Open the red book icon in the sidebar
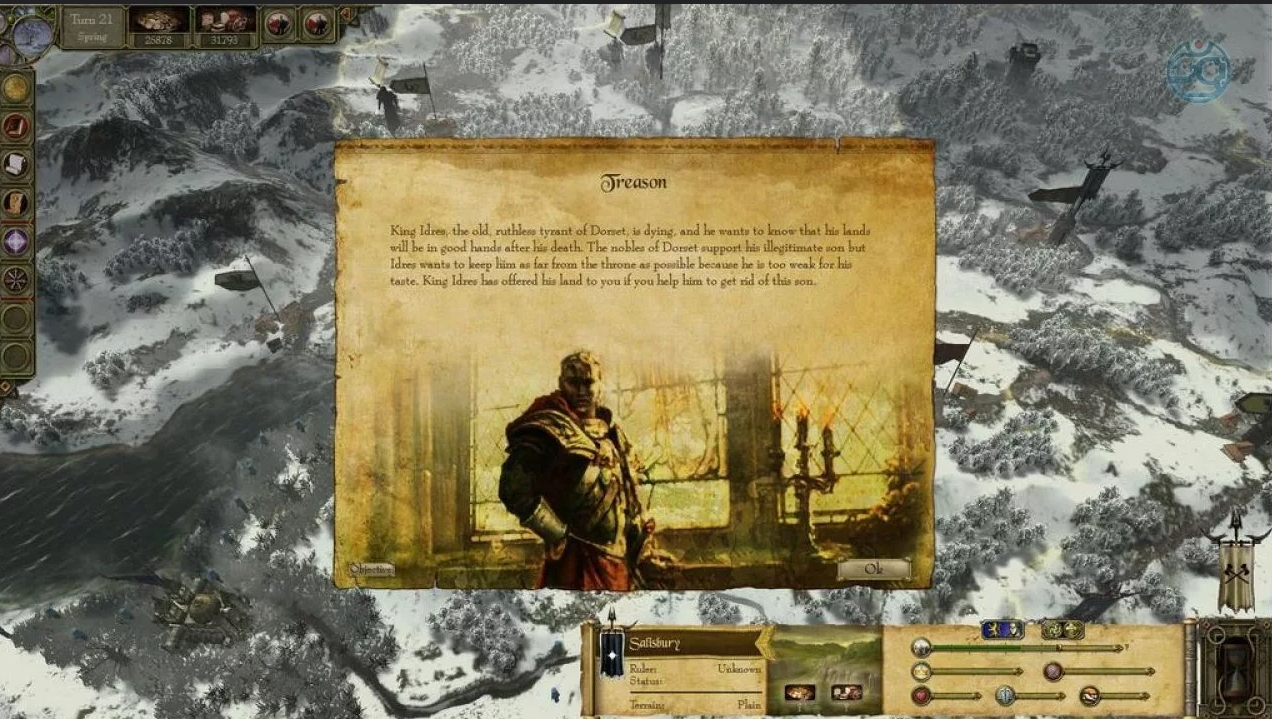 [x=15, y=126]
